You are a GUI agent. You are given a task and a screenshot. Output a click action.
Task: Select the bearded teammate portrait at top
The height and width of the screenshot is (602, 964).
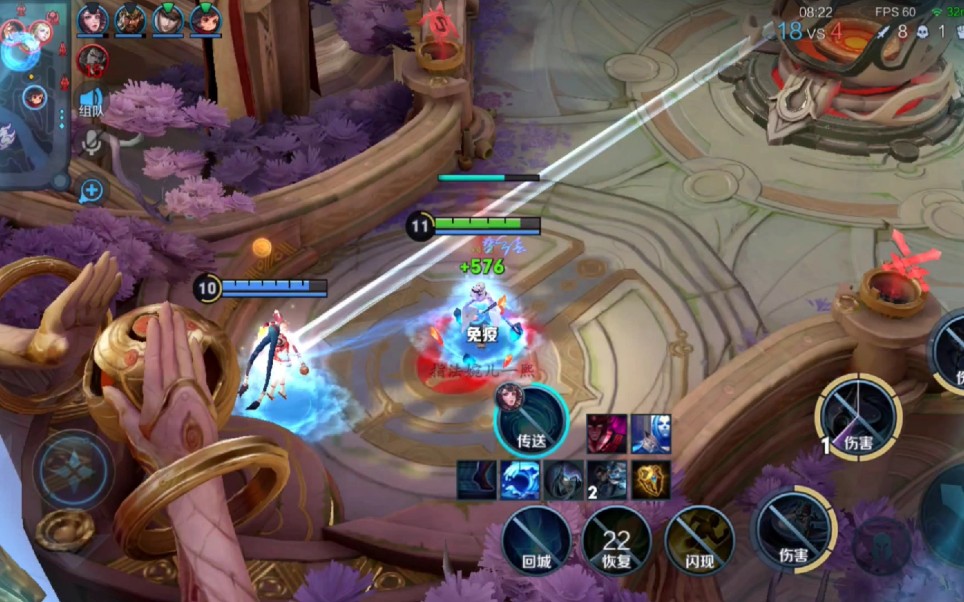(130, 20)
